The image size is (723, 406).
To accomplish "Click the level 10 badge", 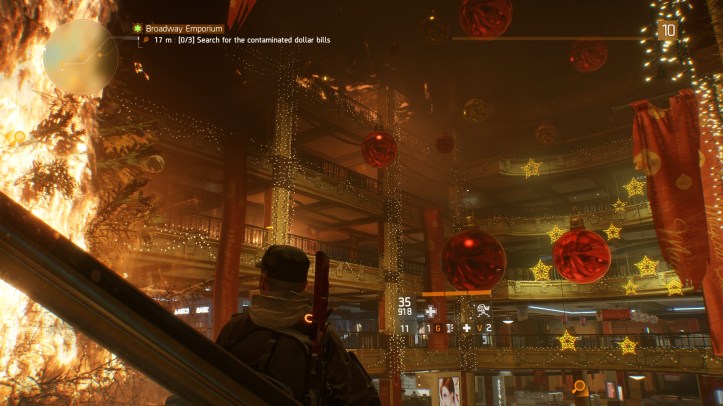I will [x=667, y=30].
